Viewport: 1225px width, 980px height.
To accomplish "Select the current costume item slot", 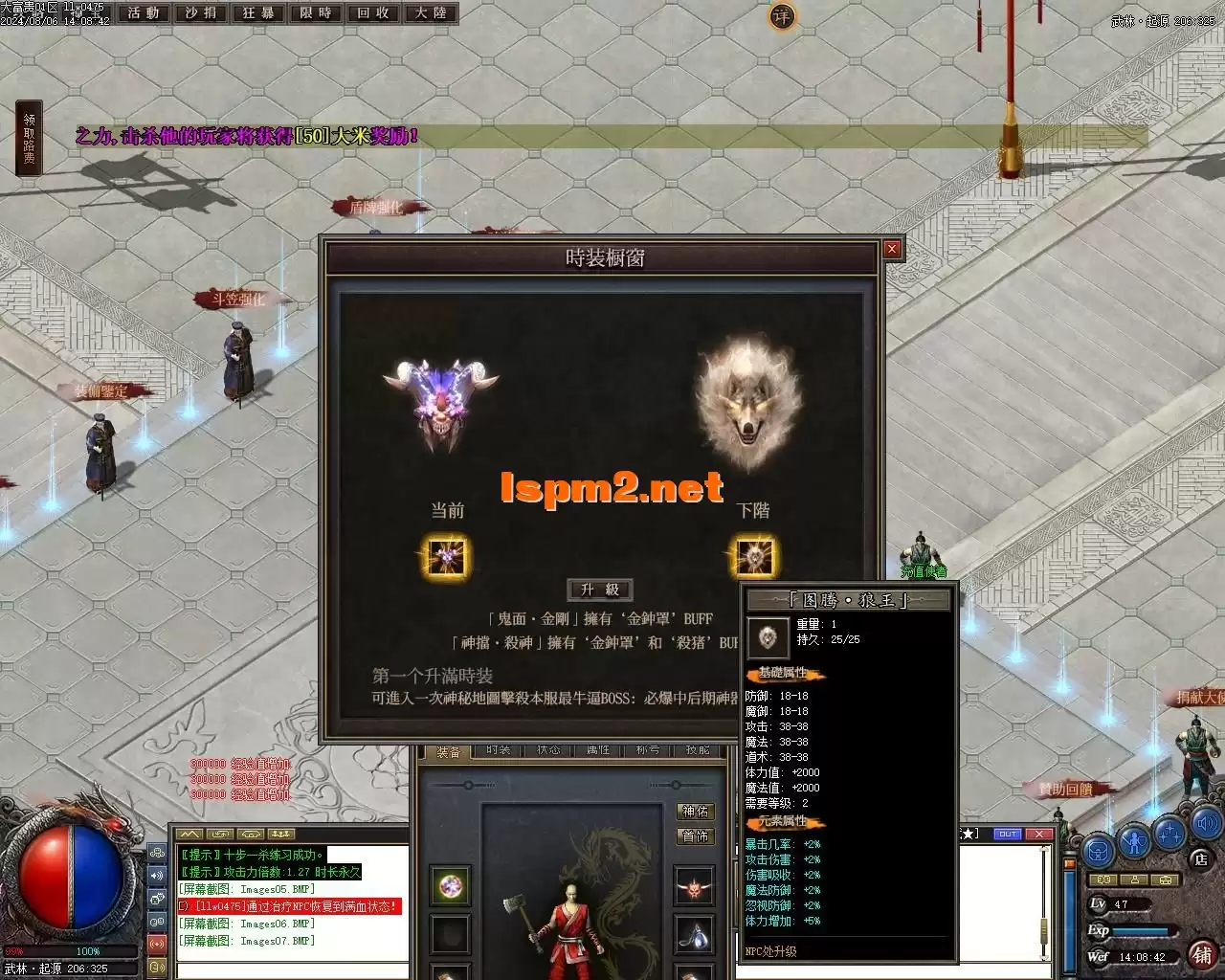I will tap(447, 557).
